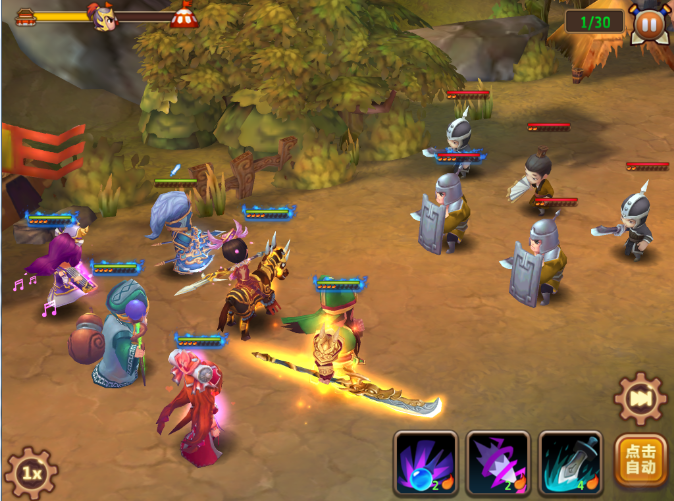Enable auto battle with the 点击自动 button
The height and width of the screenshot is (501, 674).
pos(641,463)
